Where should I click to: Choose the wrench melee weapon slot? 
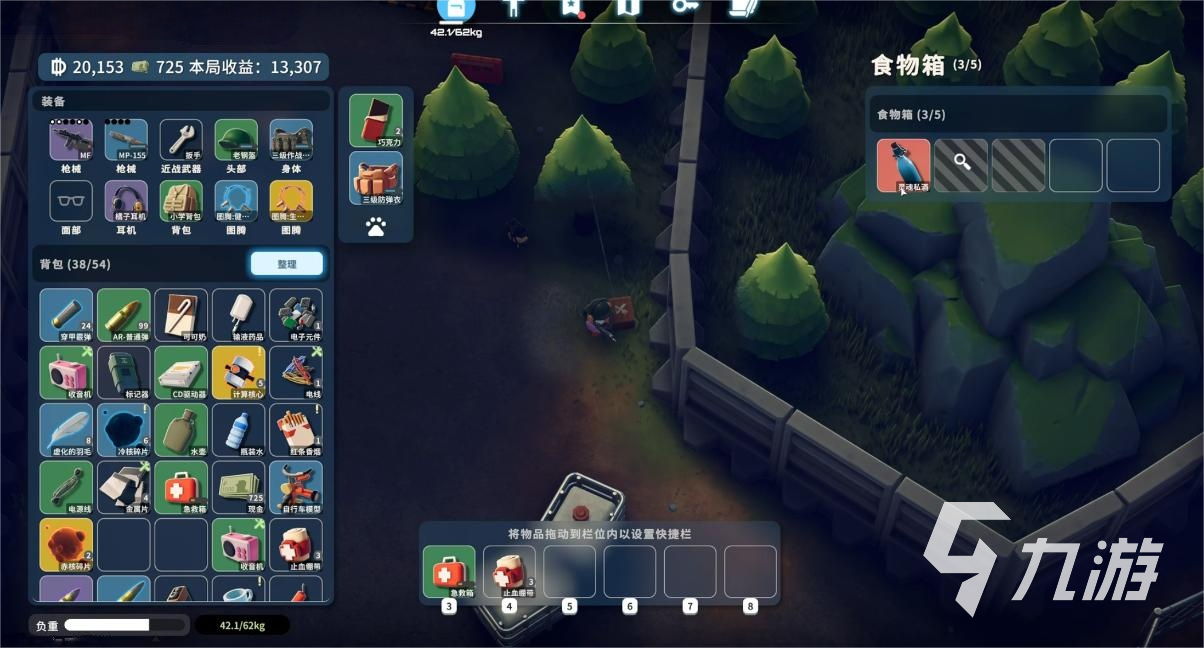[x=181, y=141]
